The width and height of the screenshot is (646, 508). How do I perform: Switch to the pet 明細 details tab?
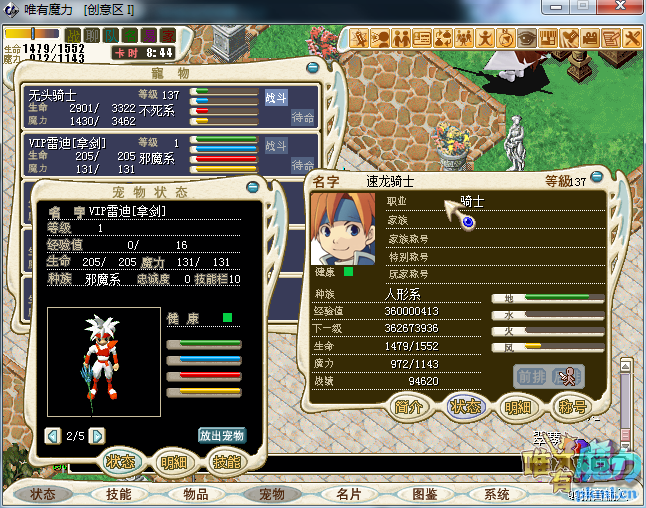coord(175,462)
